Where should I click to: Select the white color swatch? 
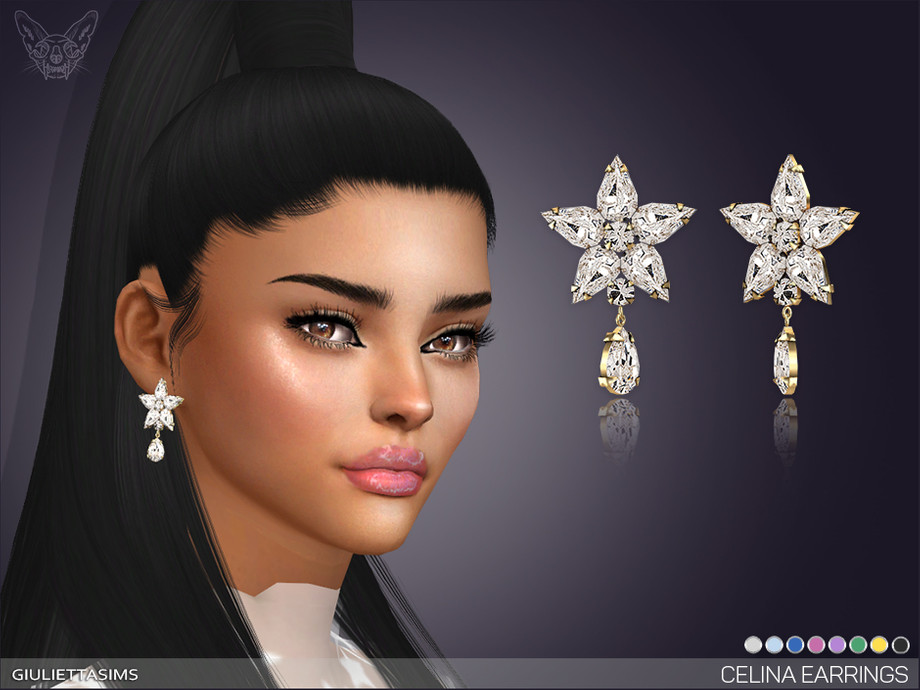(x=753, y=645)
